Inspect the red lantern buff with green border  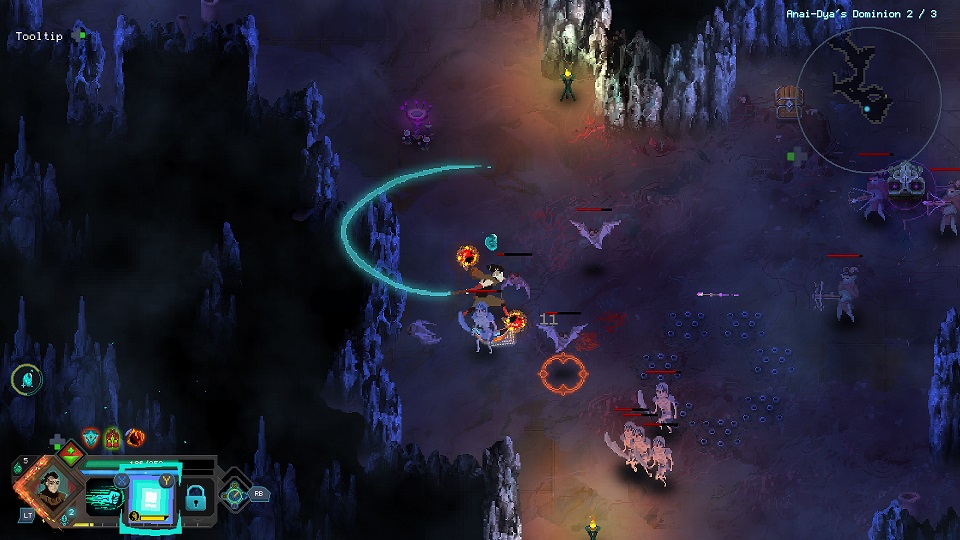112,438
